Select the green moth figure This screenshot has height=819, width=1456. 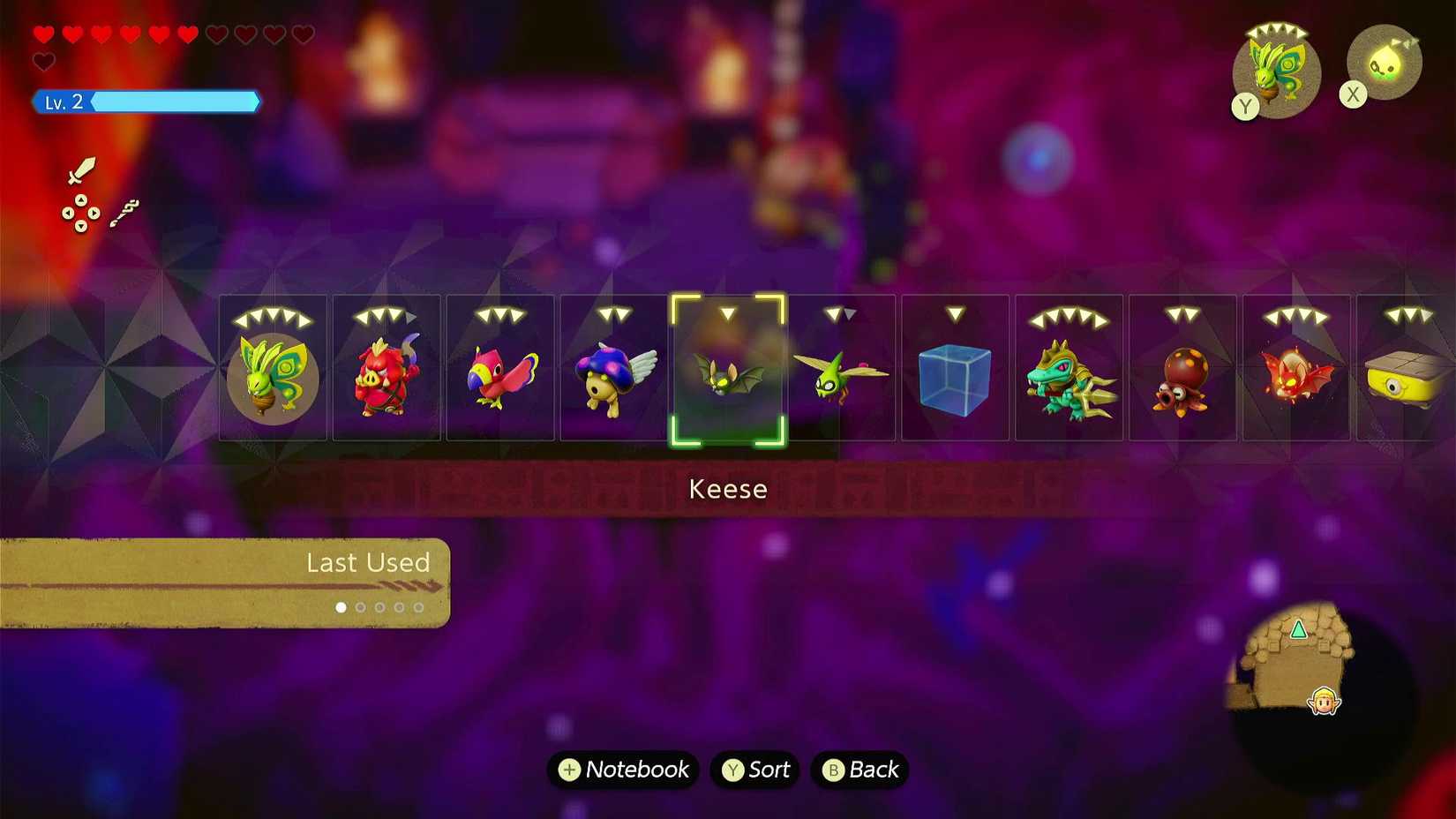274,371
